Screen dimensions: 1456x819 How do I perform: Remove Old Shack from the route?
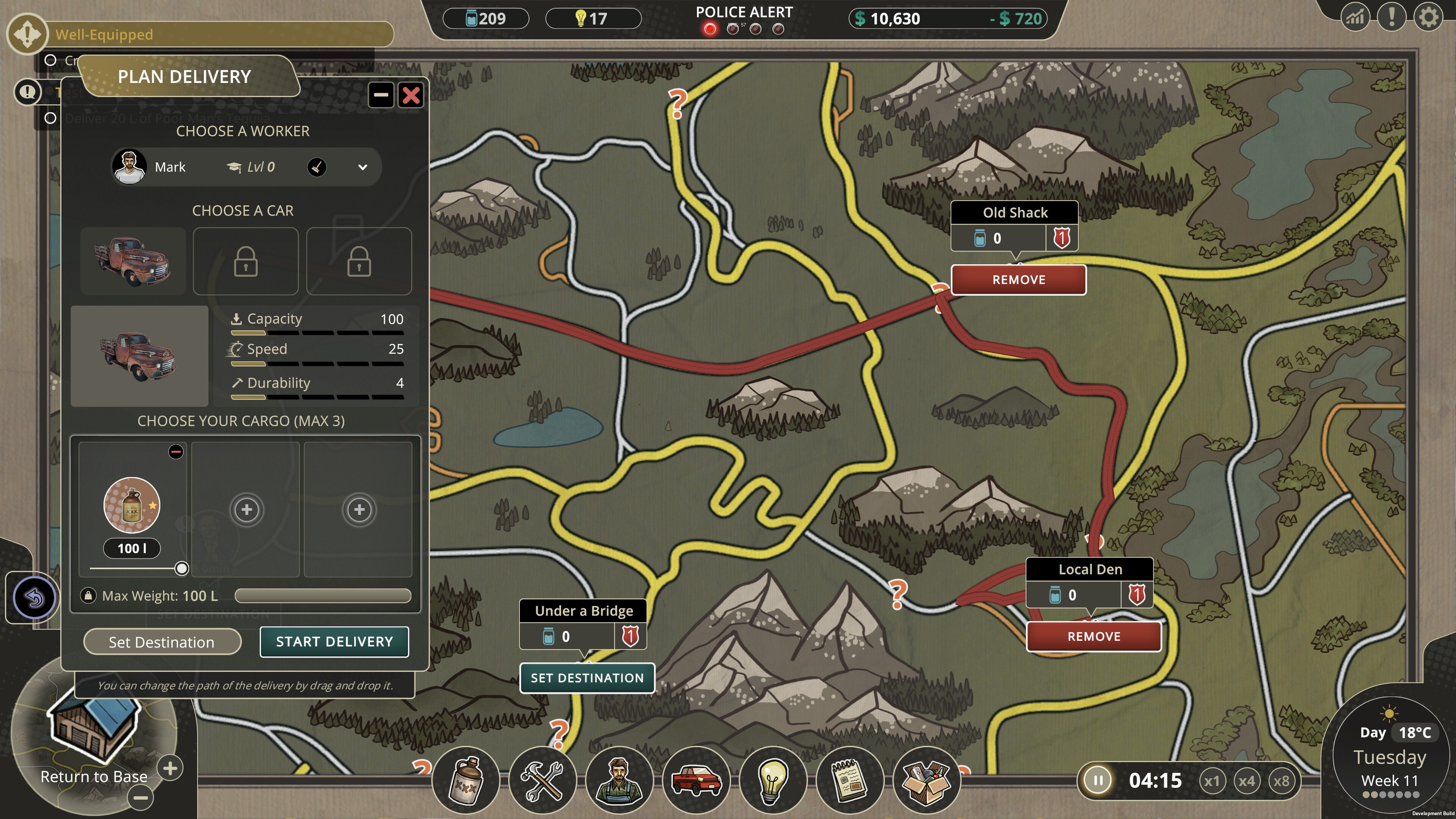1018,280
